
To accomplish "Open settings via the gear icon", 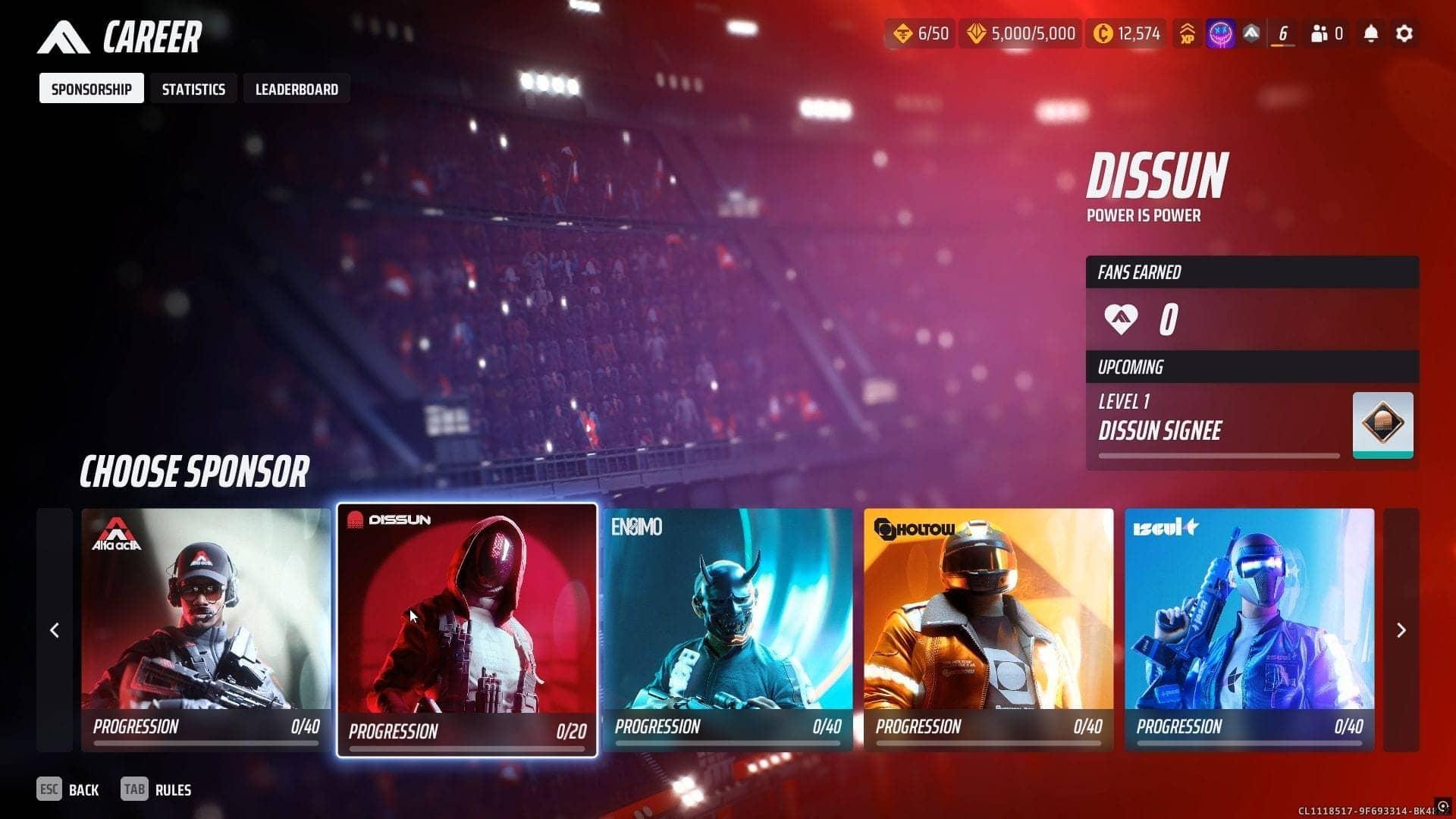I will (x=1404, y=33).
